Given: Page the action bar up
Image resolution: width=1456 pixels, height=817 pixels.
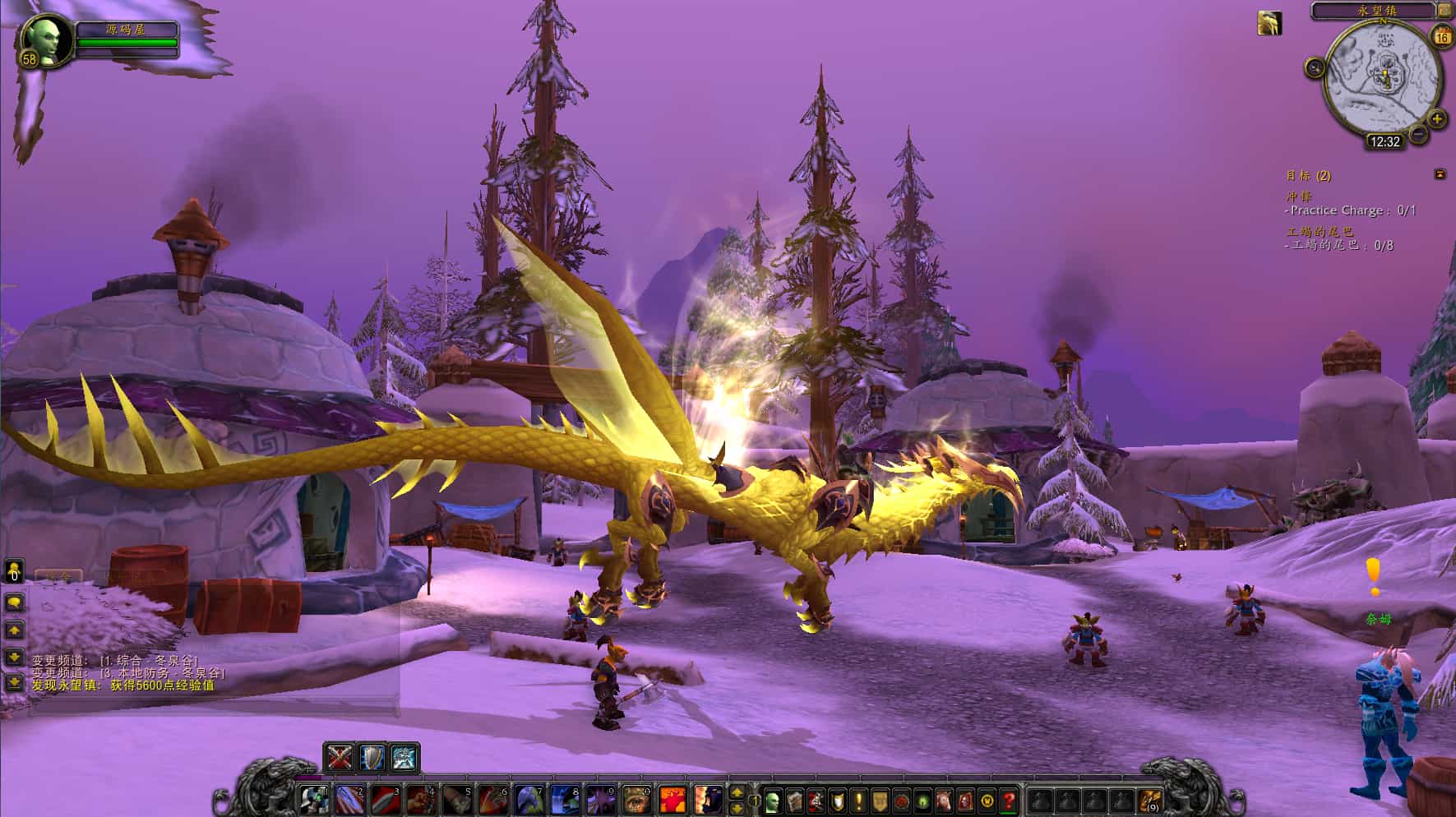Looking at the screenshot, I should (737, 792).
